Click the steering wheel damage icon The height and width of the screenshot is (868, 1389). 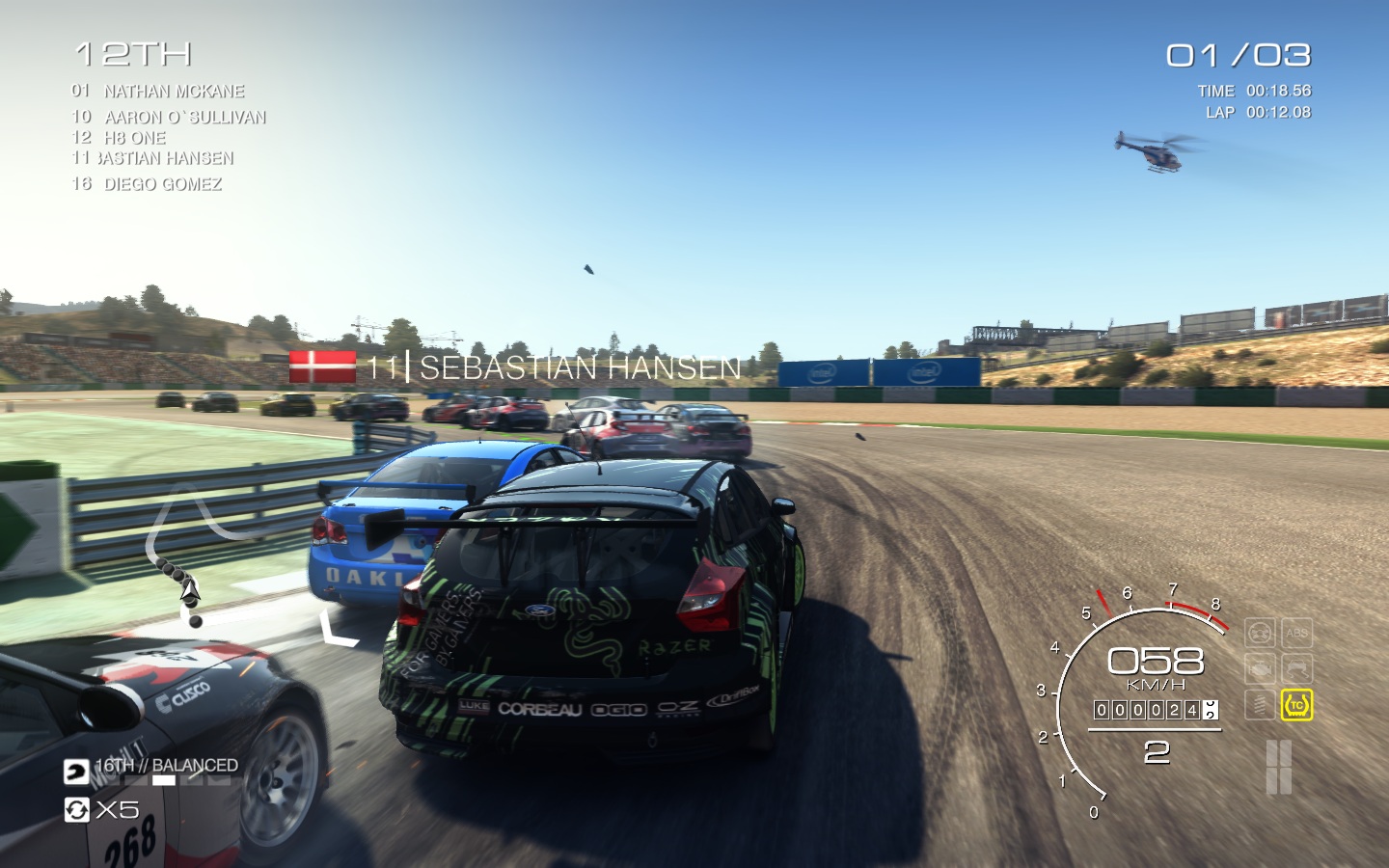tap(1260, 634)
